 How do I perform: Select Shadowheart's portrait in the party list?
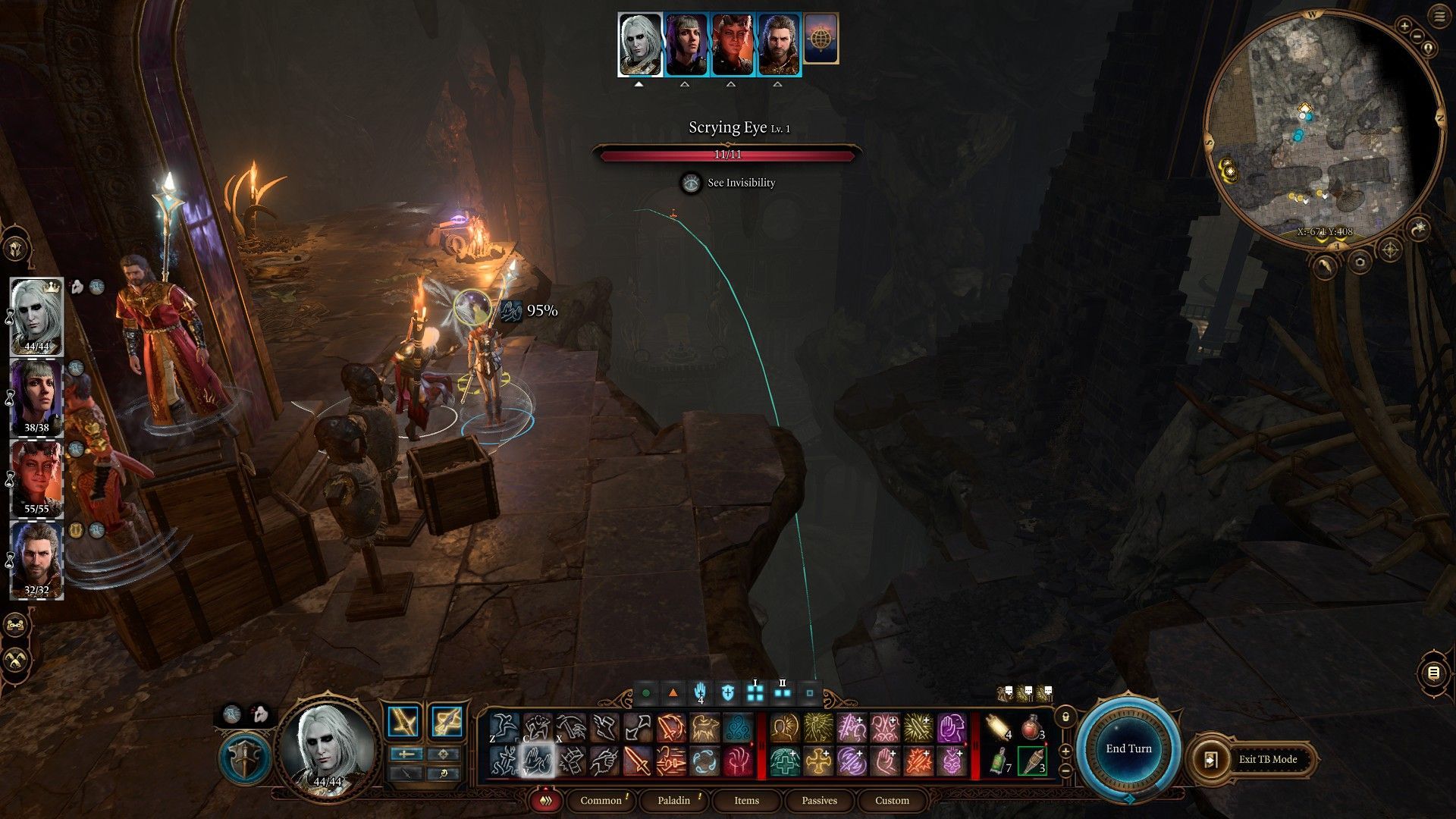pyautogui.click(x=36, y=397)
